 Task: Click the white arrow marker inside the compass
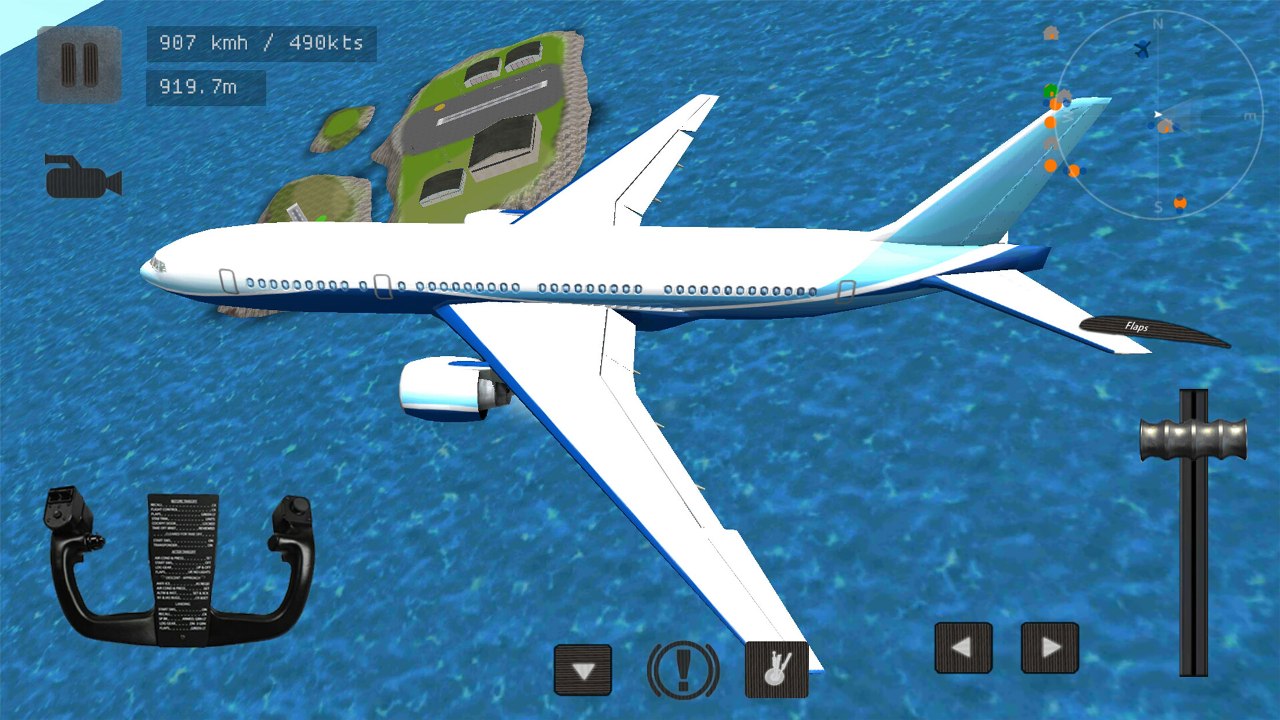[x=1157, y=115]
